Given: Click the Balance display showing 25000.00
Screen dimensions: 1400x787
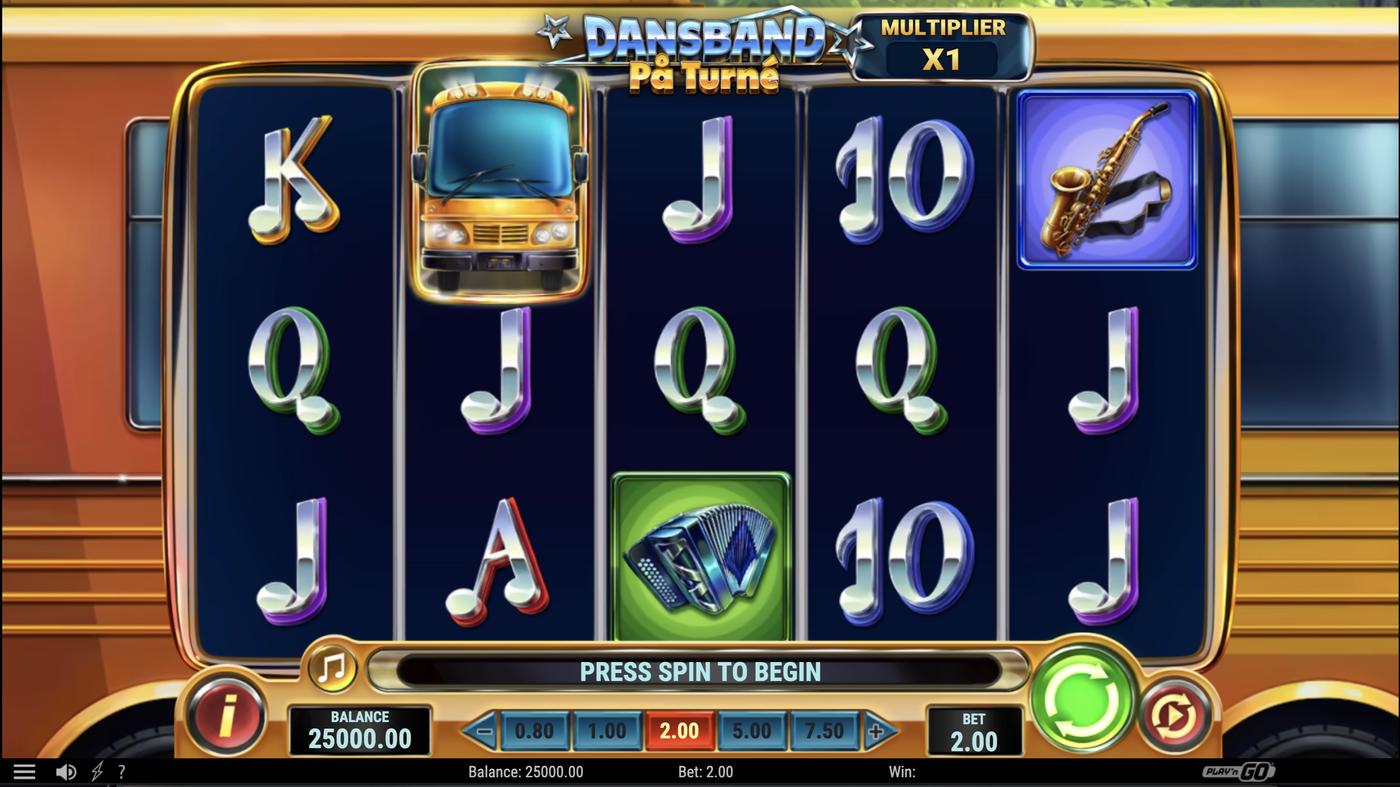Looking at the screenshot, I should (x=359, y=727).
